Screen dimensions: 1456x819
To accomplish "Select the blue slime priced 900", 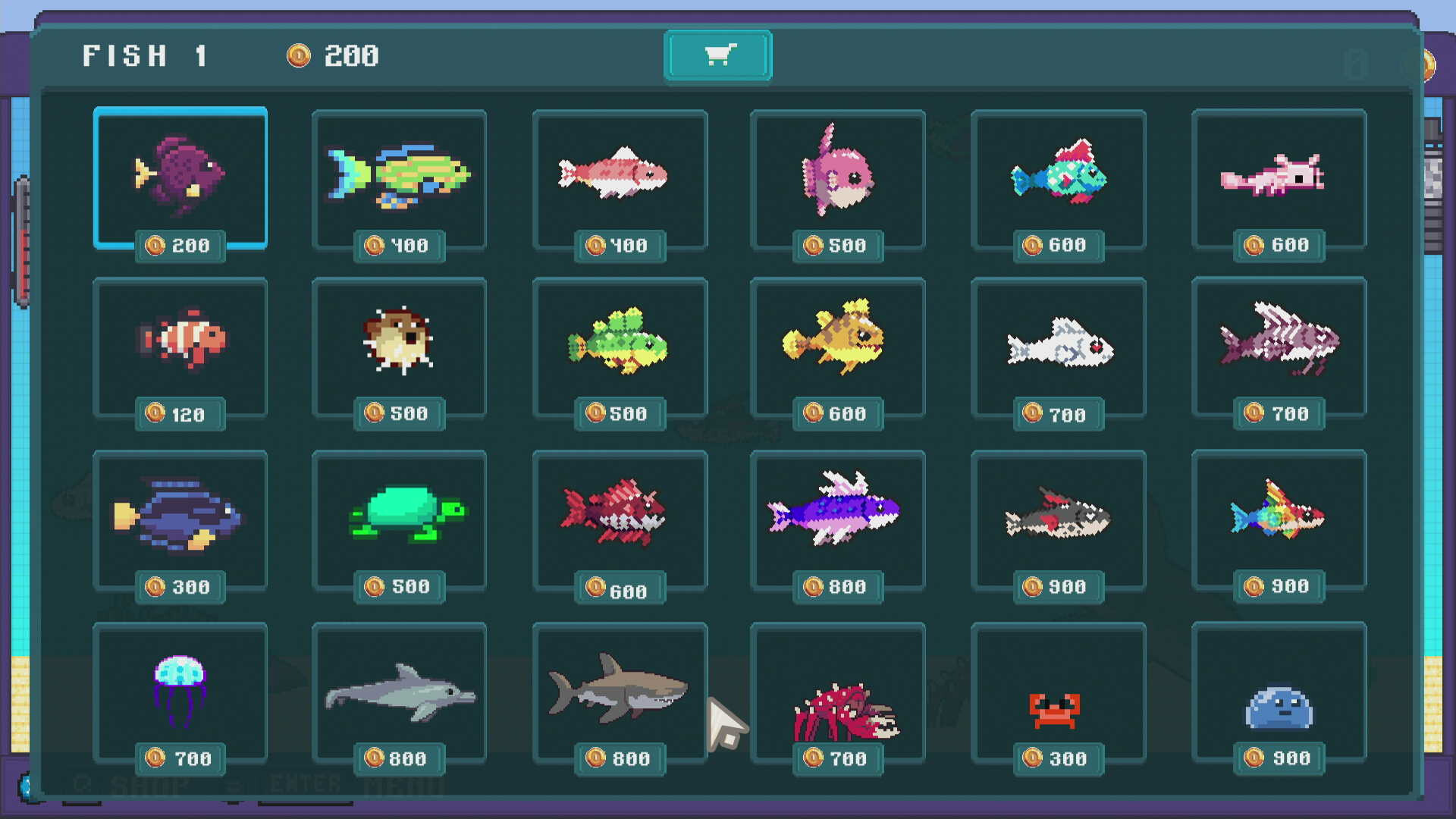I will tap(1278, 690).
